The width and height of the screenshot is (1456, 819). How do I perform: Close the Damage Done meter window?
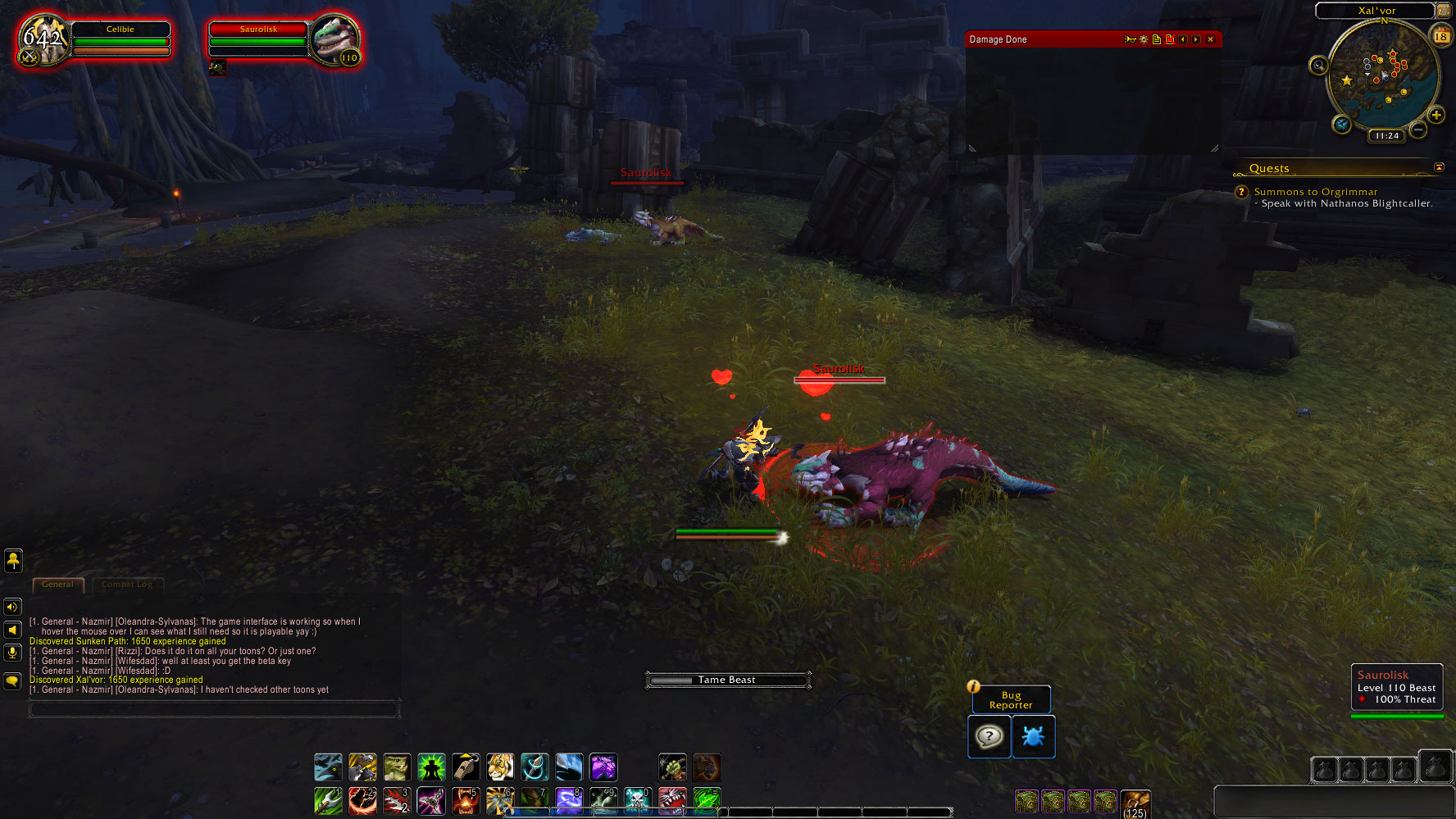tap(1210, 39)
